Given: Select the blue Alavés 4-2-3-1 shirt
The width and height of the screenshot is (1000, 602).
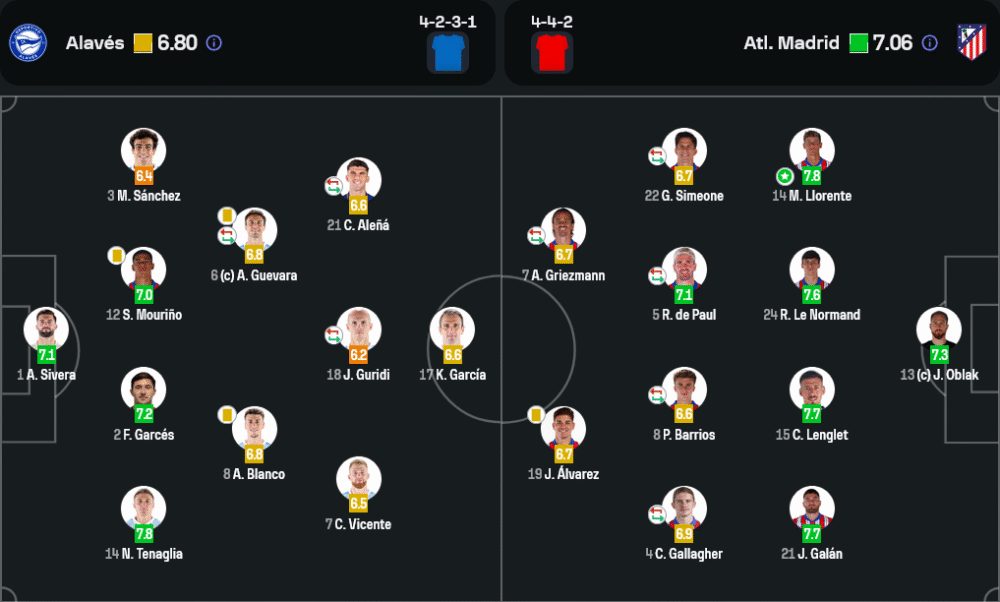Looking at the screenshot, I should tap(447, 52).
